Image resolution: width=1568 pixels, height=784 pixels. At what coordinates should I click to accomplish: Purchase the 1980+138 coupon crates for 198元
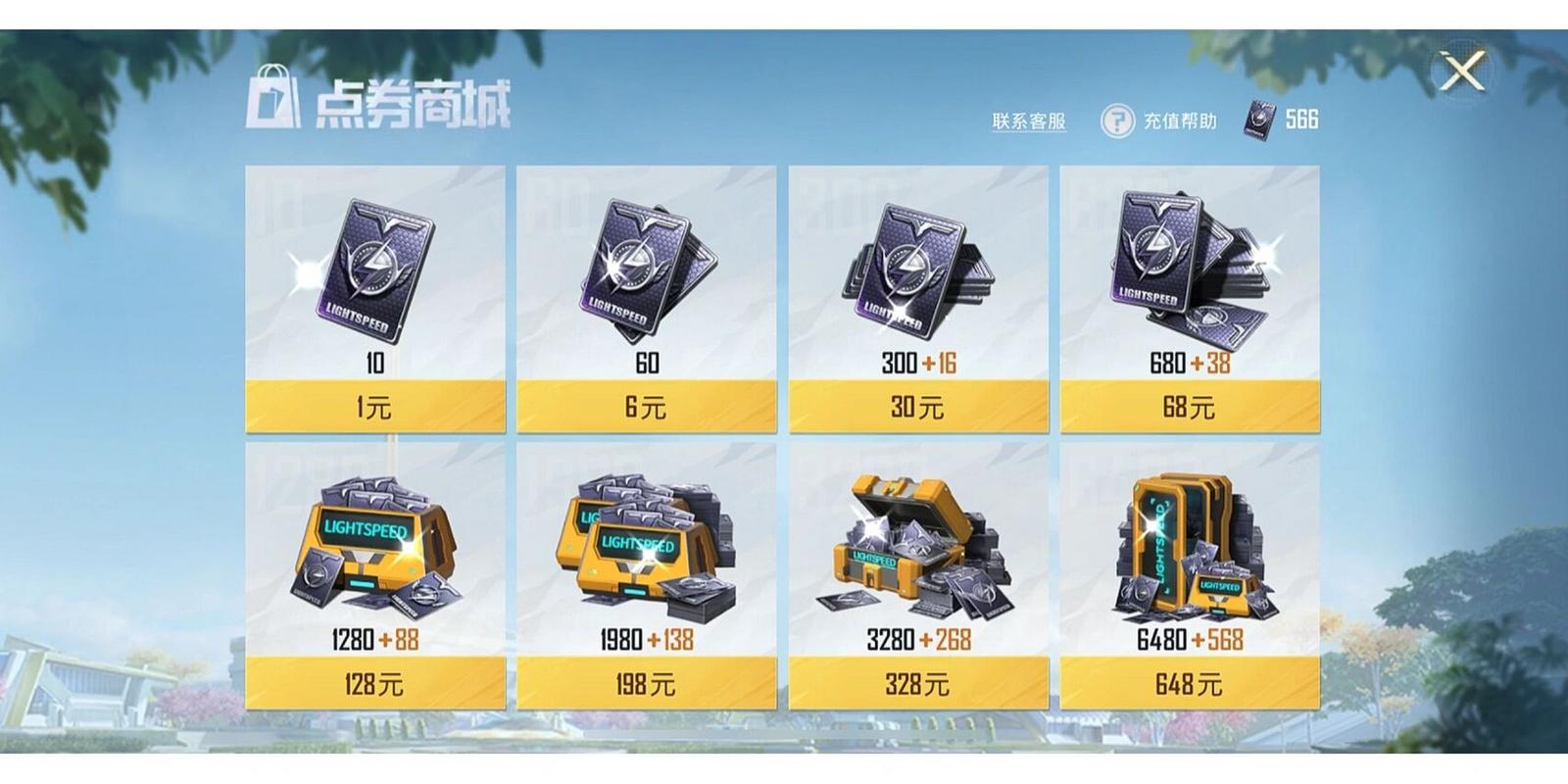click(x=646, y=683)
